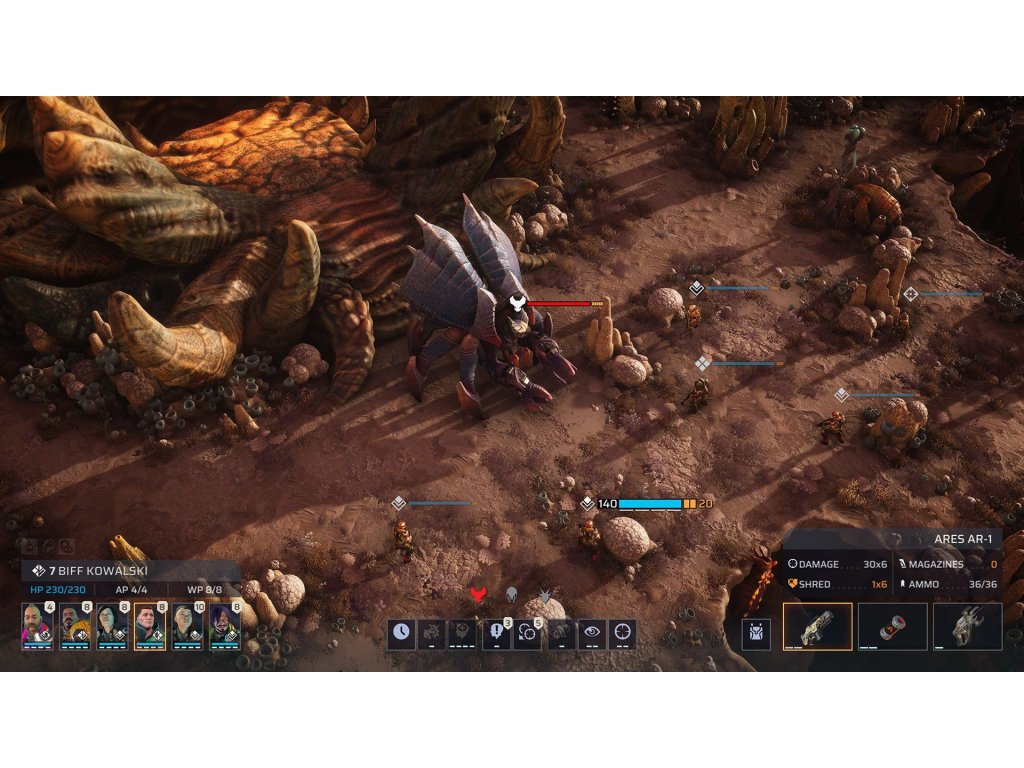Use the eye overwatch ability
The height and width of the screenshot is (768, 1024).
pos(591,634)
